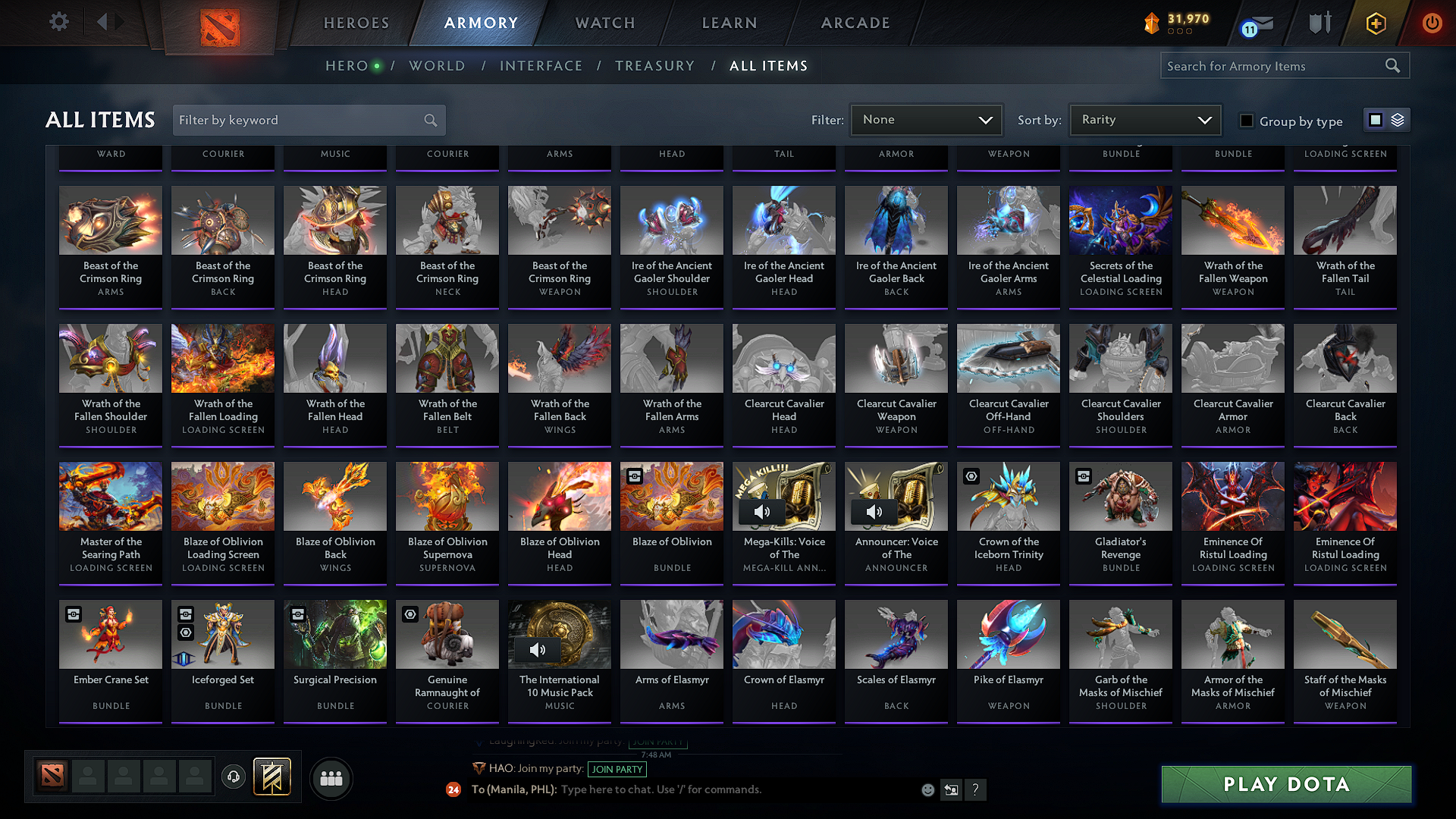The image size is (1456, 819).
Task: Switch to the WATCH tab
Action: (x=604, y=23)
